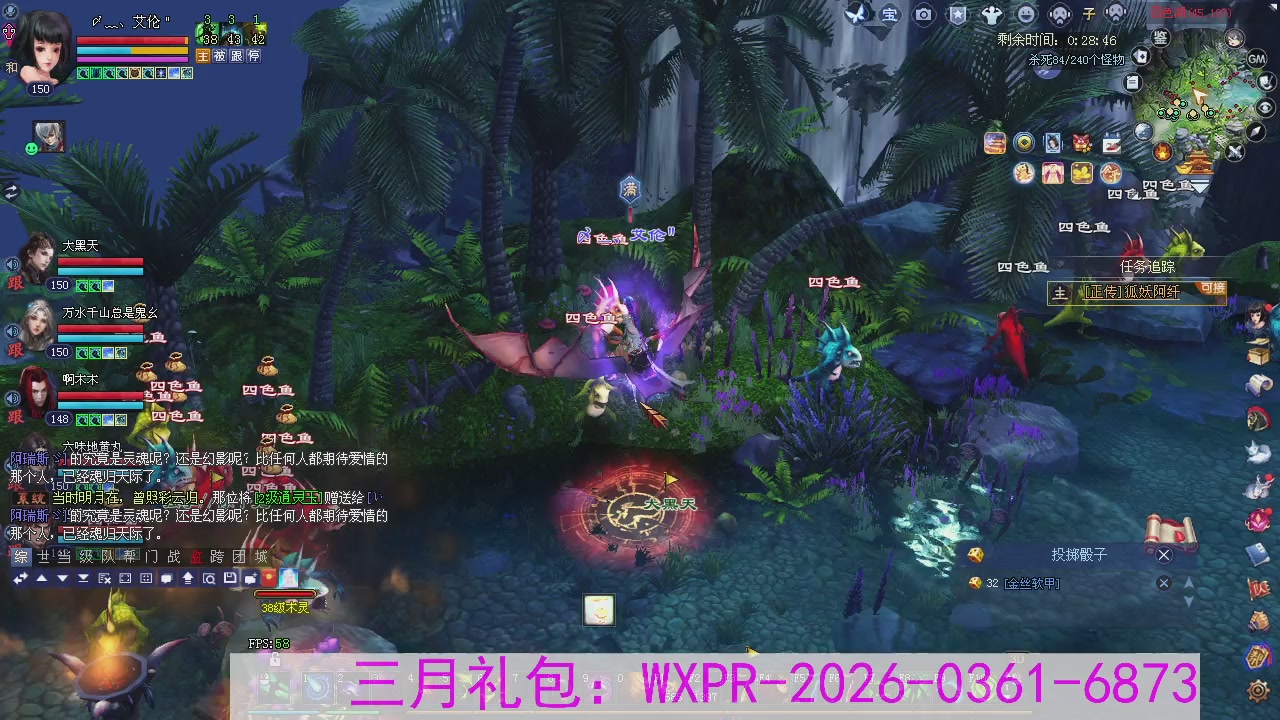Open chat search with the magnifier icon
The height and width of the screenshot is (720, 1280).
coord(210,578)
